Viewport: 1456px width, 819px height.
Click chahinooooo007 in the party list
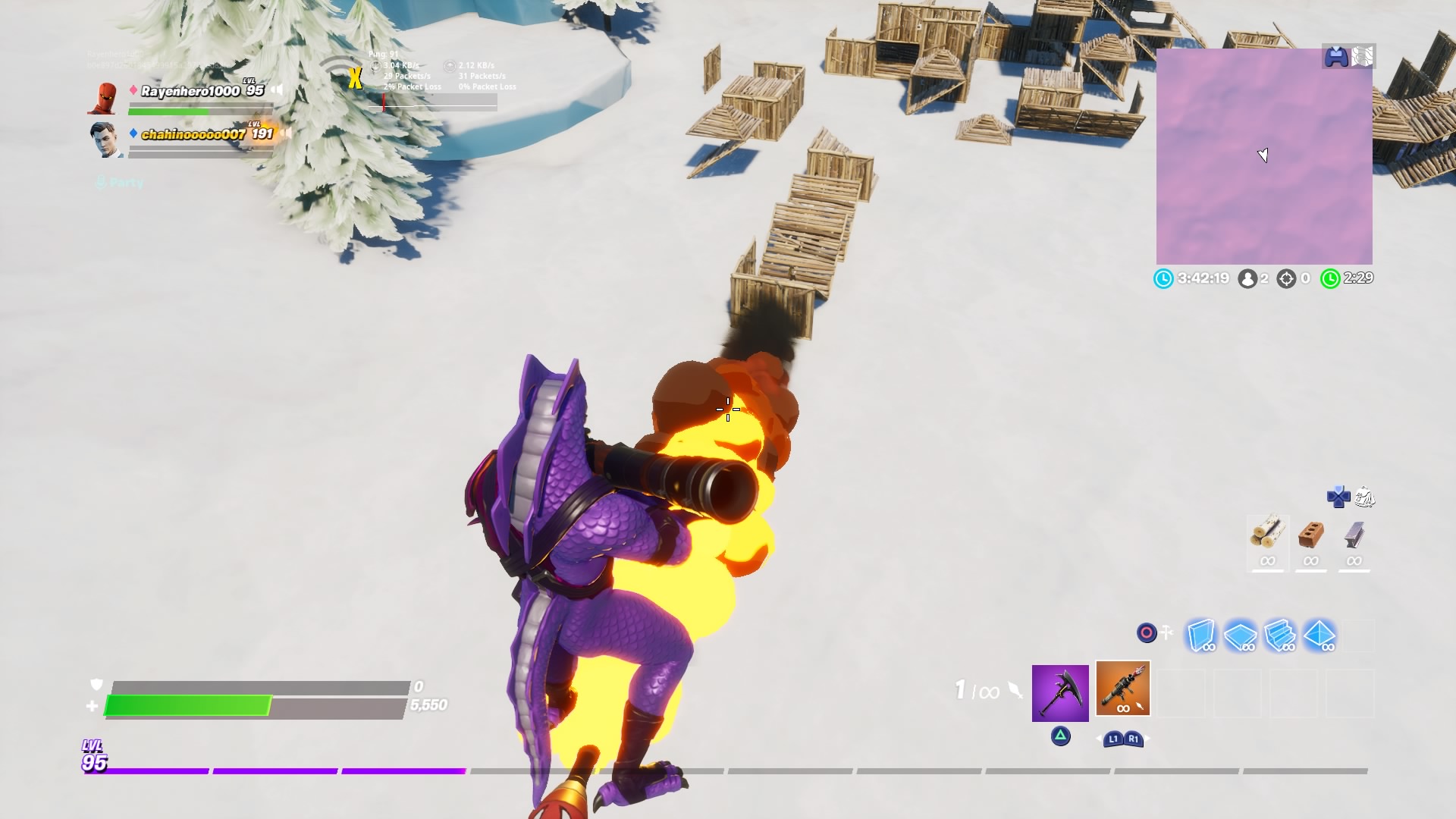[x=193, y=134]
